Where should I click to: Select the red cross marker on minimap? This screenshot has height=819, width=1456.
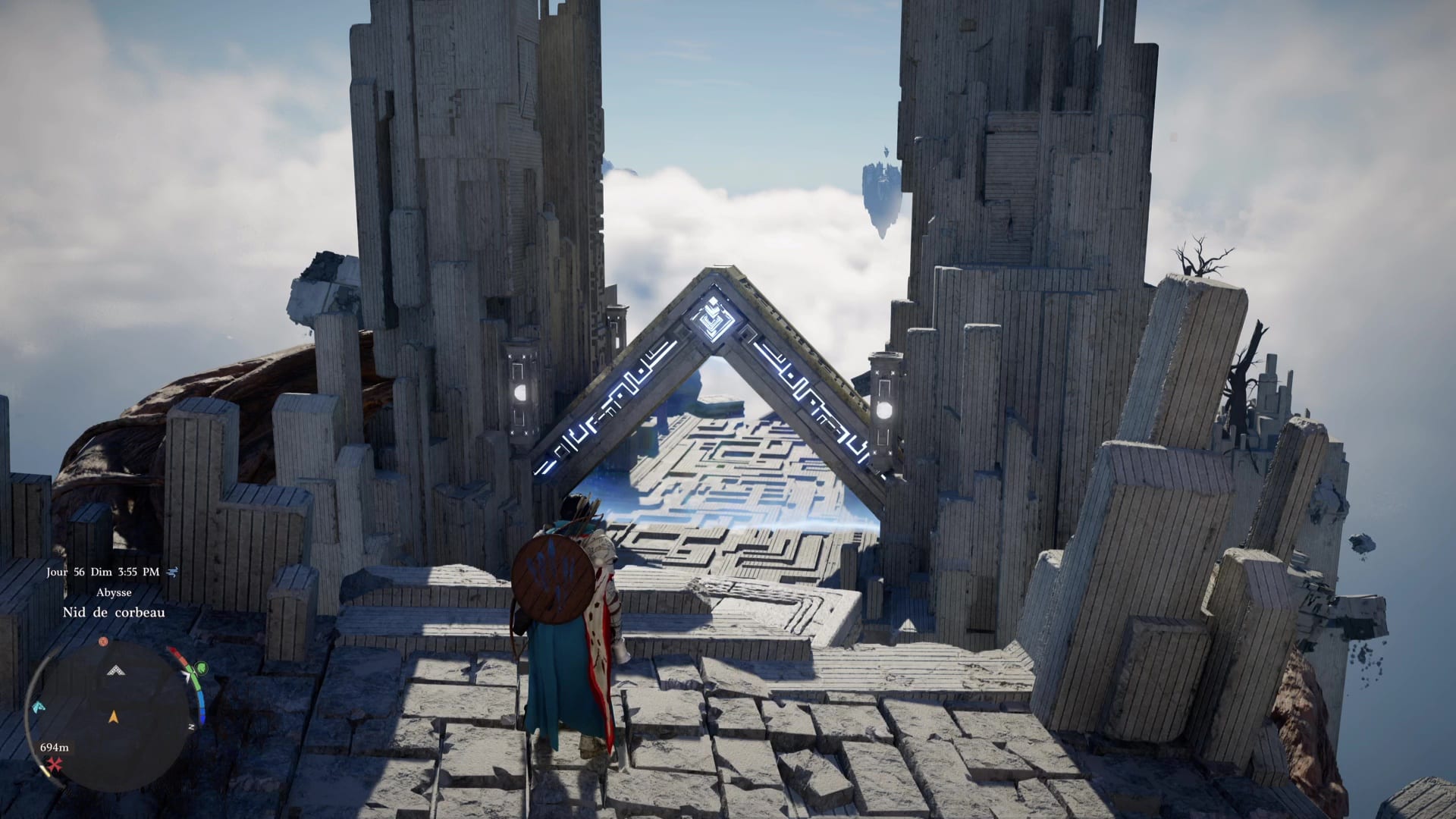pos(55,765)
